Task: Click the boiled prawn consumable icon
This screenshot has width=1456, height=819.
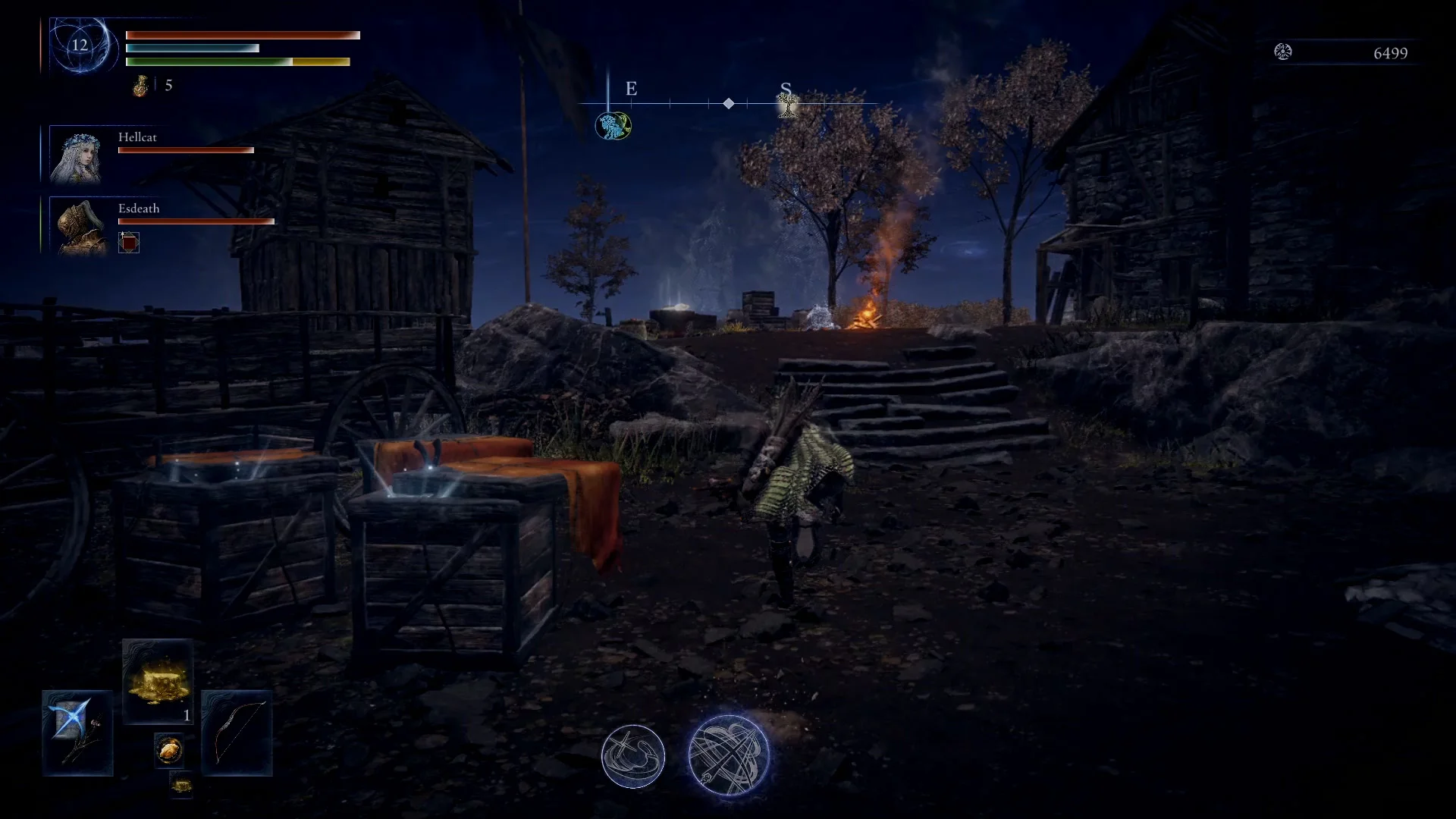Action: tap(168, 749)
